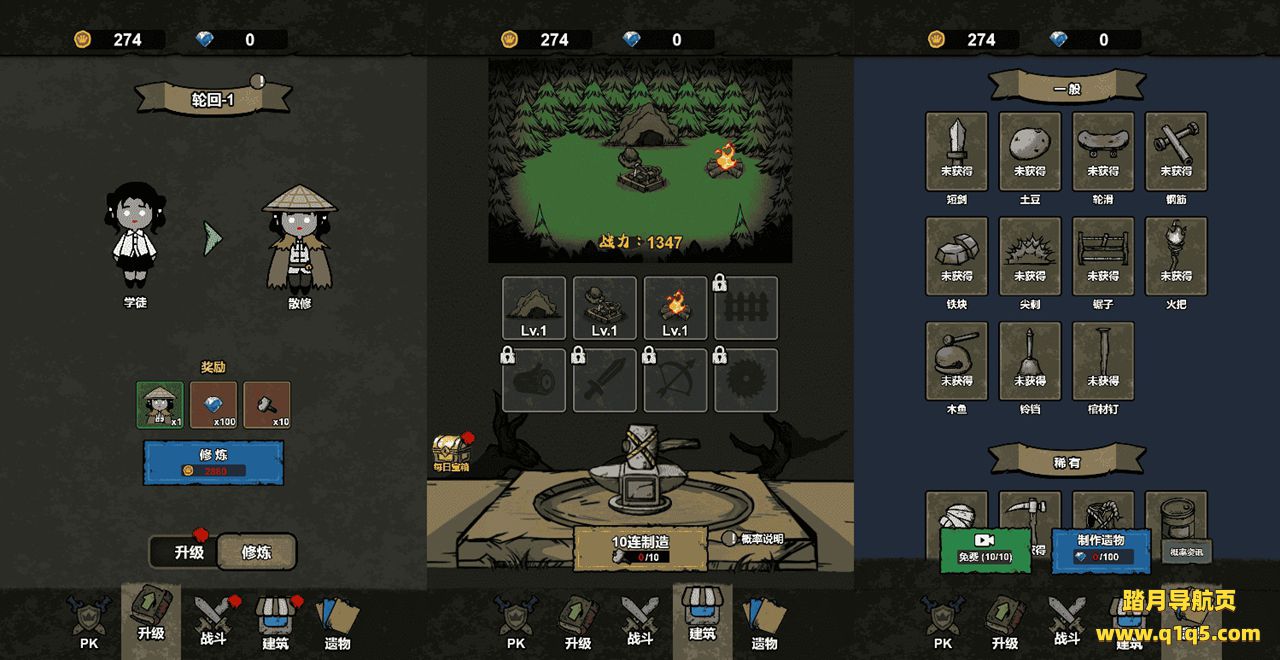1280x660 pixels.
Task: Select the straw hat character reward icon
Action: click(160, 405)
